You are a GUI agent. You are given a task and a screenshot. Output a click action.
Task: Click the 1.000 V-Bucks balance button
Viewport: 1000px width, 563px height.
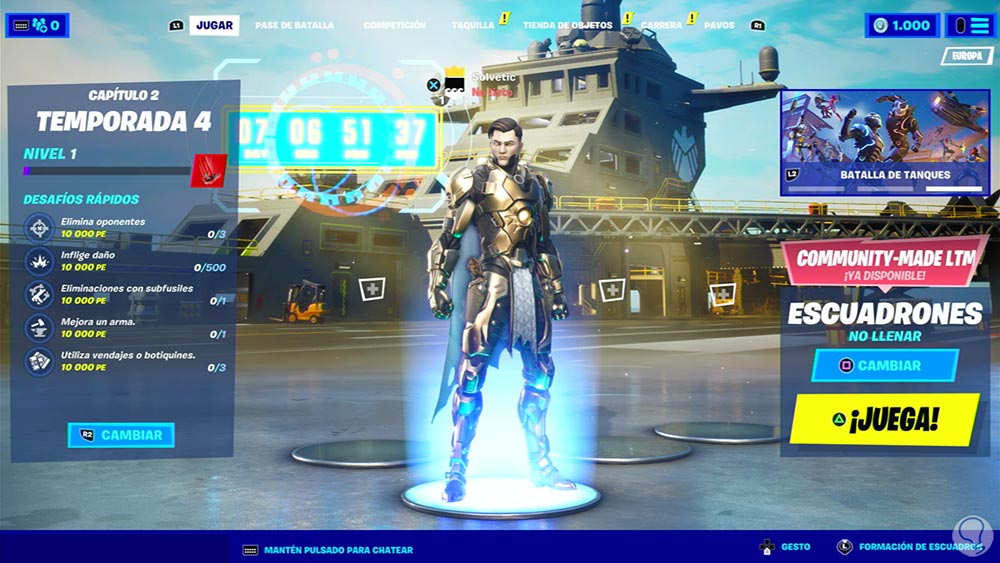pos(903,25)
